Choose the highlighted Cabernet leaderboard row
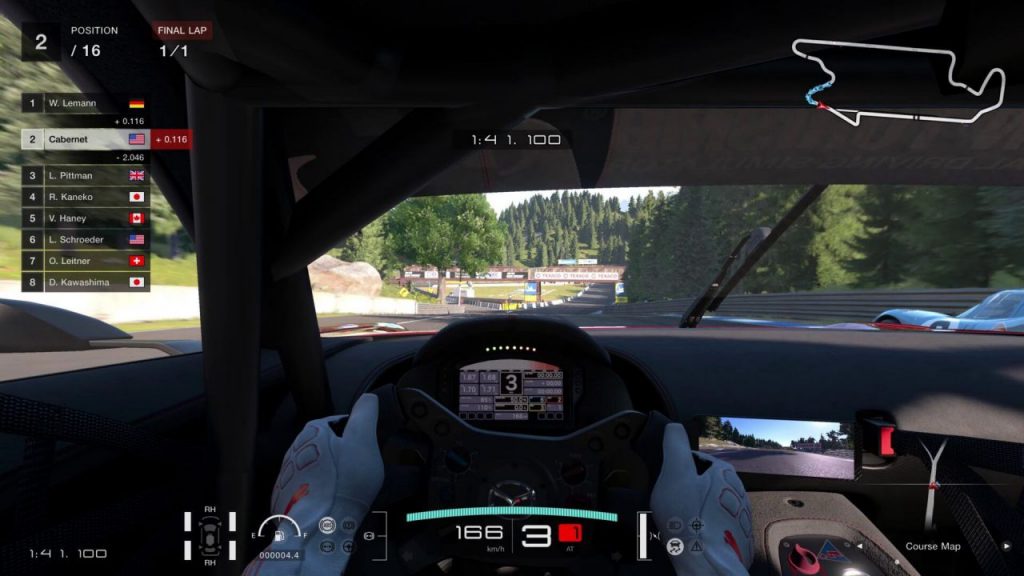 [x=85, y=139]
